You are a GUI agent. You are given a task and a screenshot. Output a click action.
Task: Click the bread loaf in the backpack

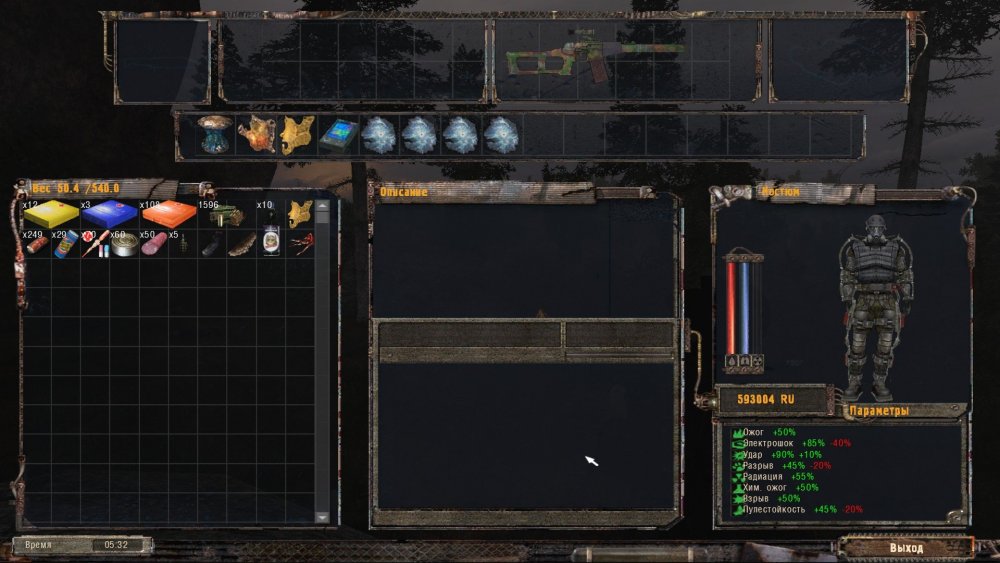tap(240, 243)
